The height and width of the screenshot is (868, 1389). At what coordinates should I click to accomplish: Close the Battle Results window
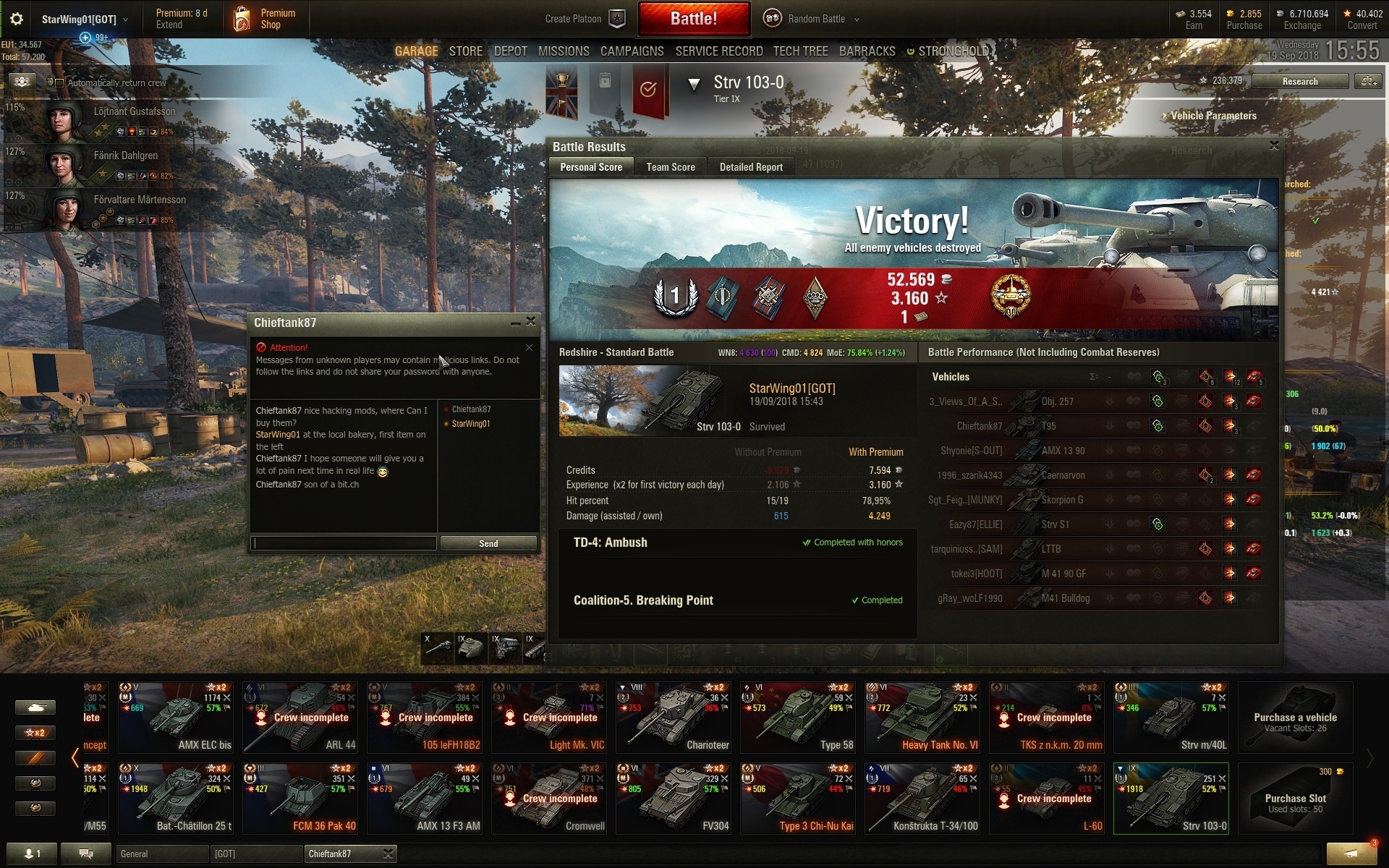(1274, 145)
